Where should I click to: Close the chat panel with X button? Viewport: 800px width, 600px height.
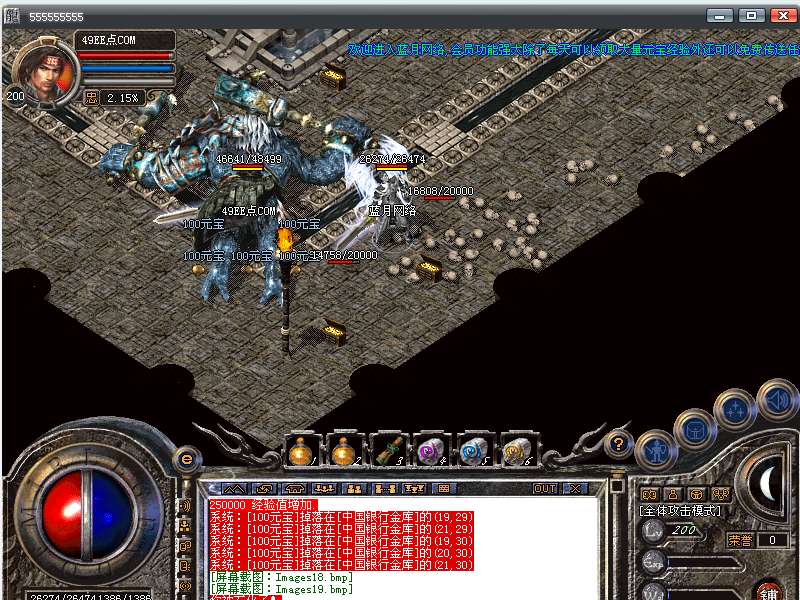click(x=574, y=489)
